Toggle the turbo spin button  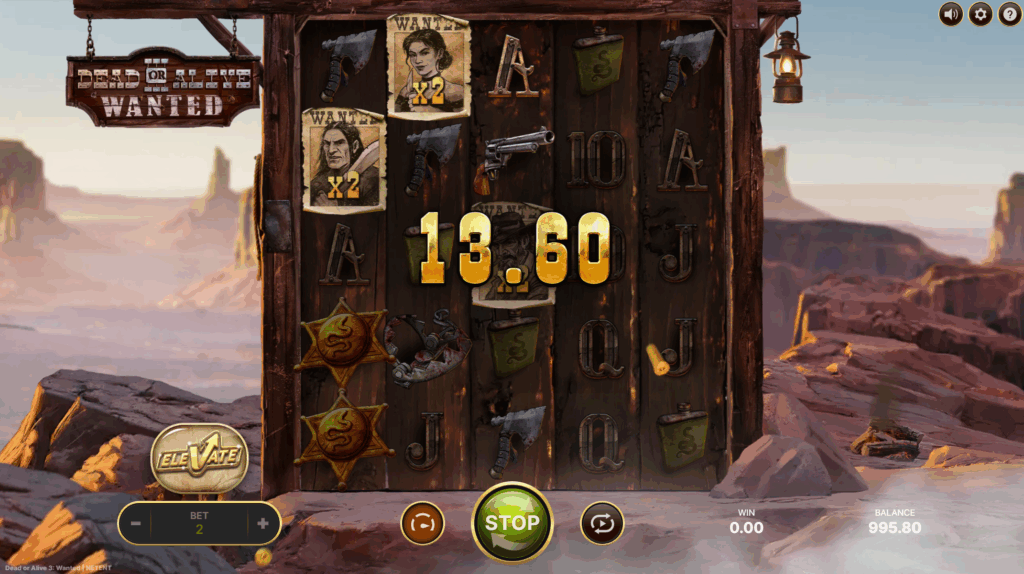pyautogui.click(x=422, y=523)
